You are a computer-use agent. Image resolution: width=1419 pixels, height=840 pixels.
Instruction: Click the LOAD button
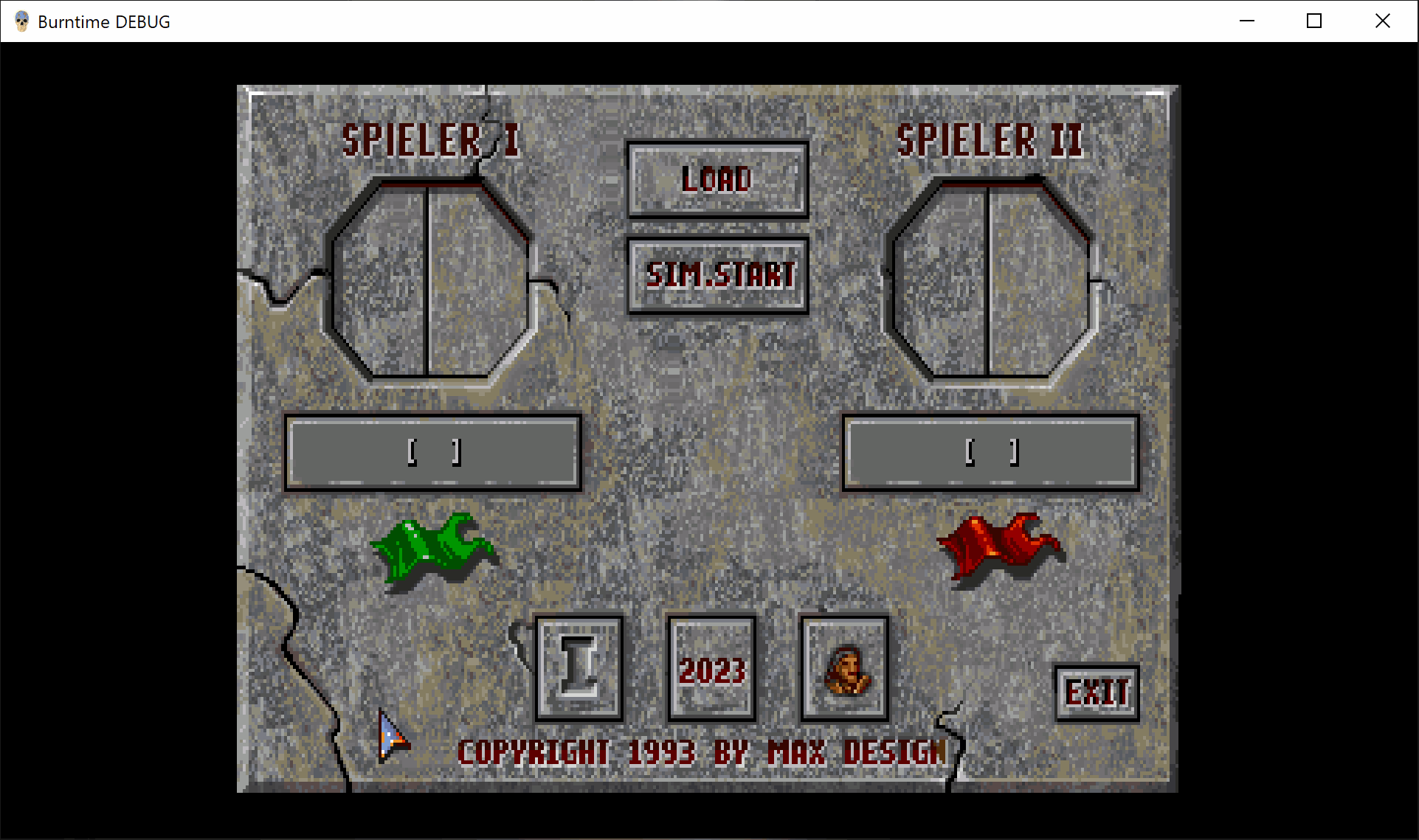click(x=717, y=179)
